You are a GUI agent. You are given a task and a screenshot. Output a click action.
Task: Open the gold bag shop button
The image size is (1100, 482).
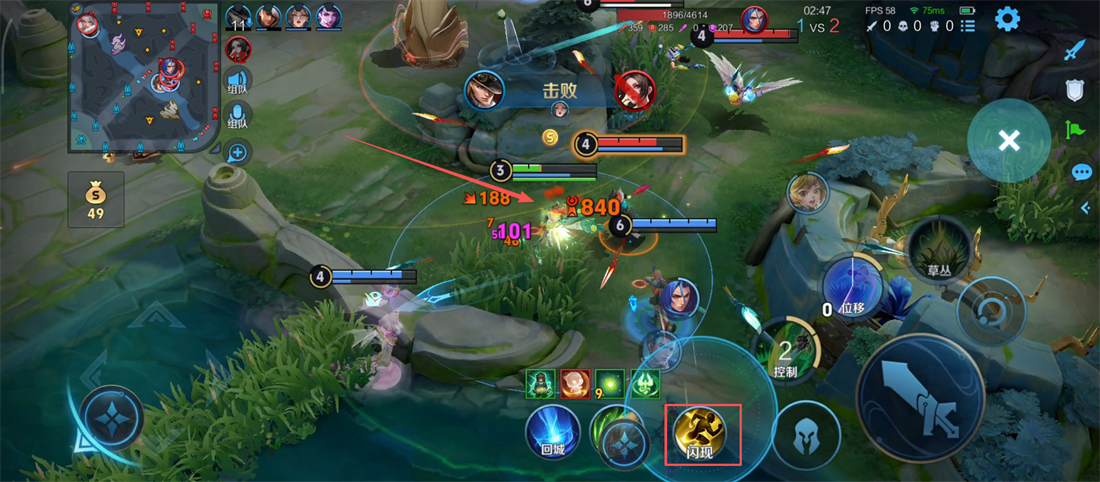[96, 198]
